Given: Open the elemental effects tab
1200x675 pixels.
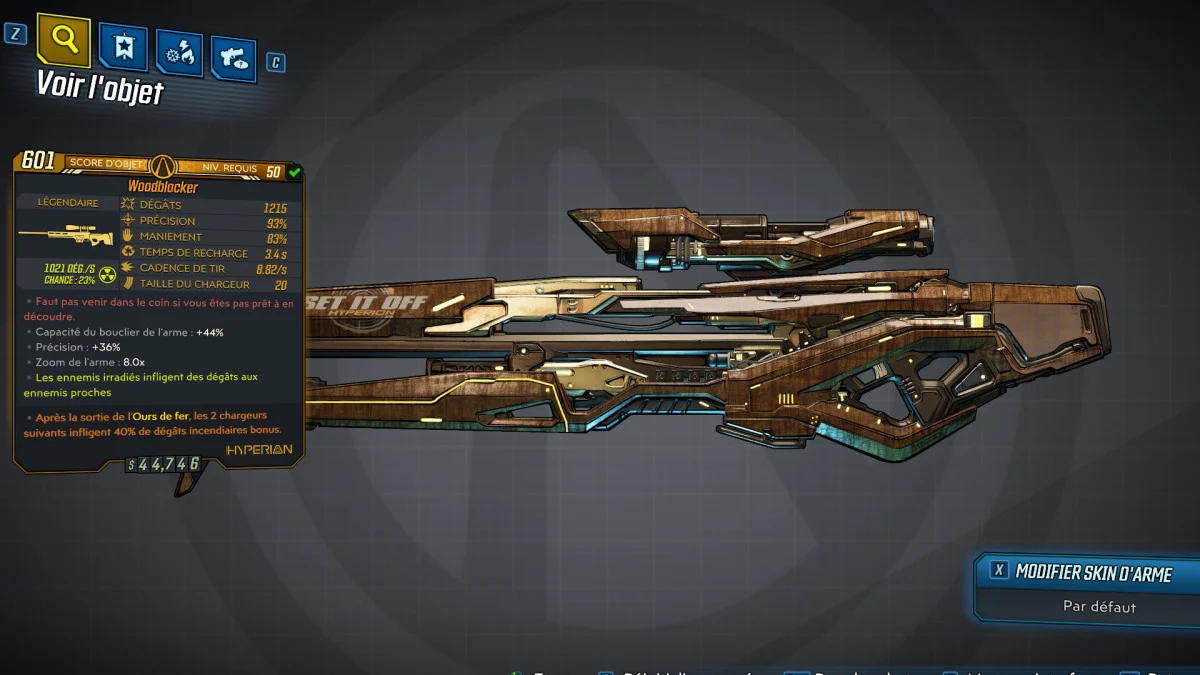Looking at the screenshot, I should [179, 55].
